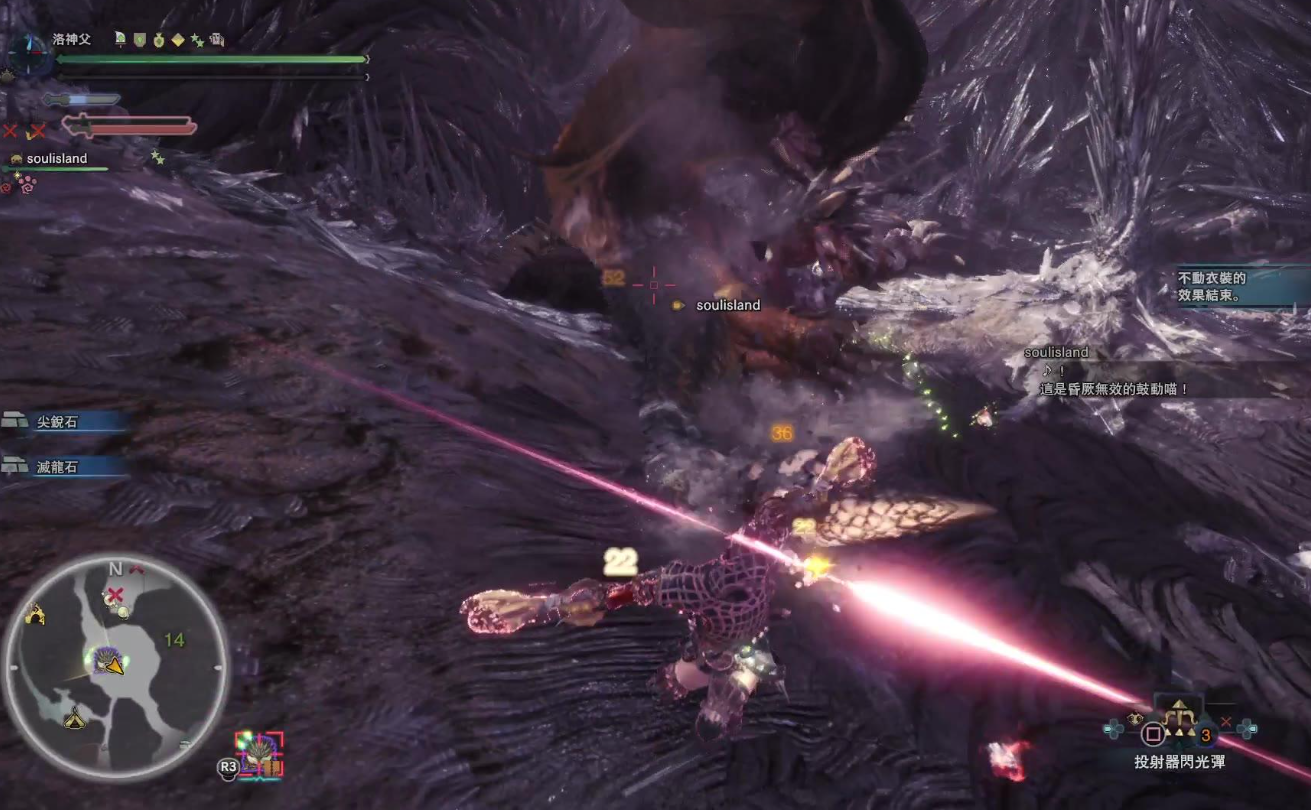The width and height of the screenshot is (1311, 810).
Task: Click the player name 洛神父
Action: [x=72, y=39]
